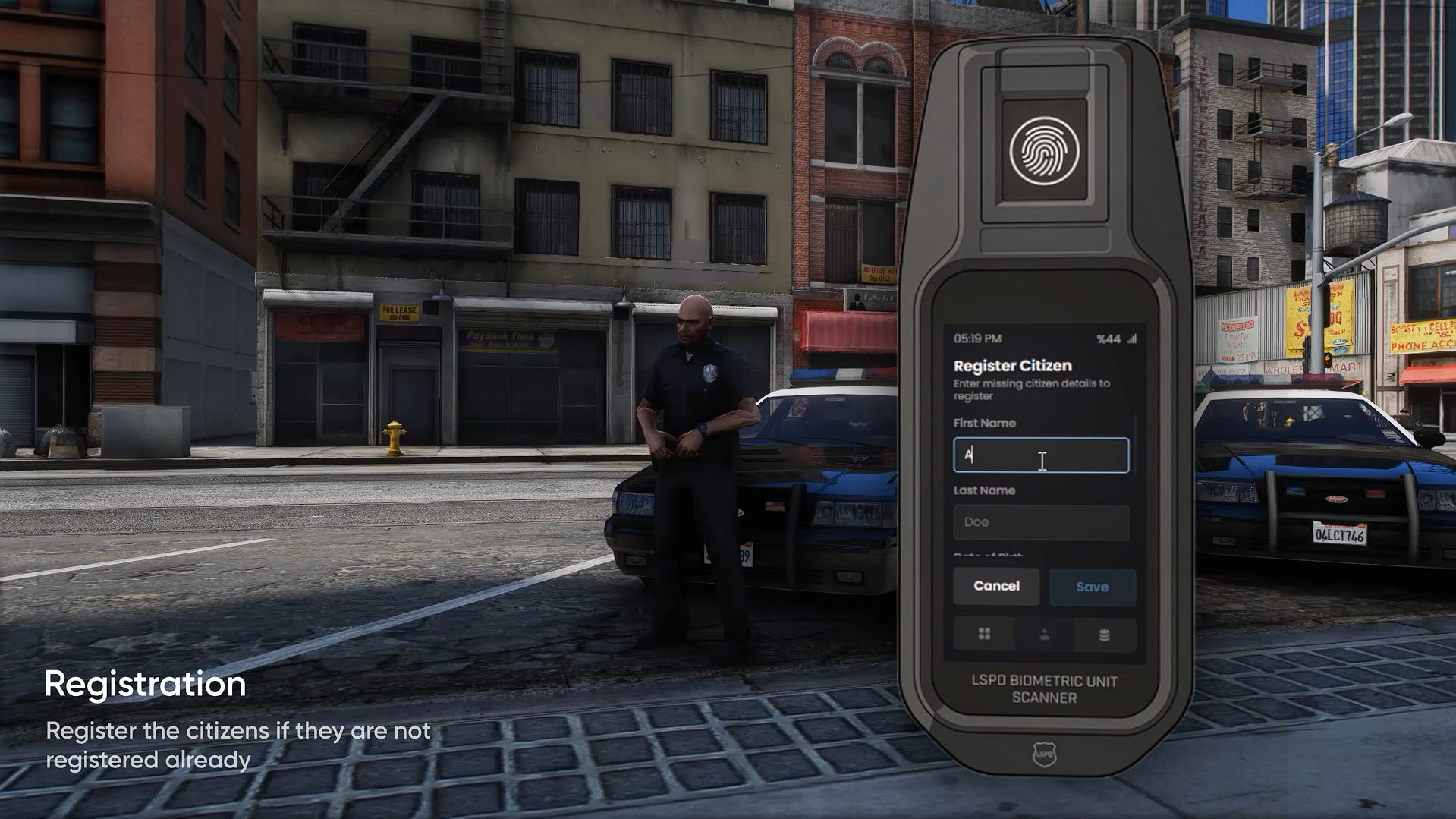Open the database stack tab
Viewport: 1456px width, 819px height.
pyautogui.click(x=1104, y=635)
